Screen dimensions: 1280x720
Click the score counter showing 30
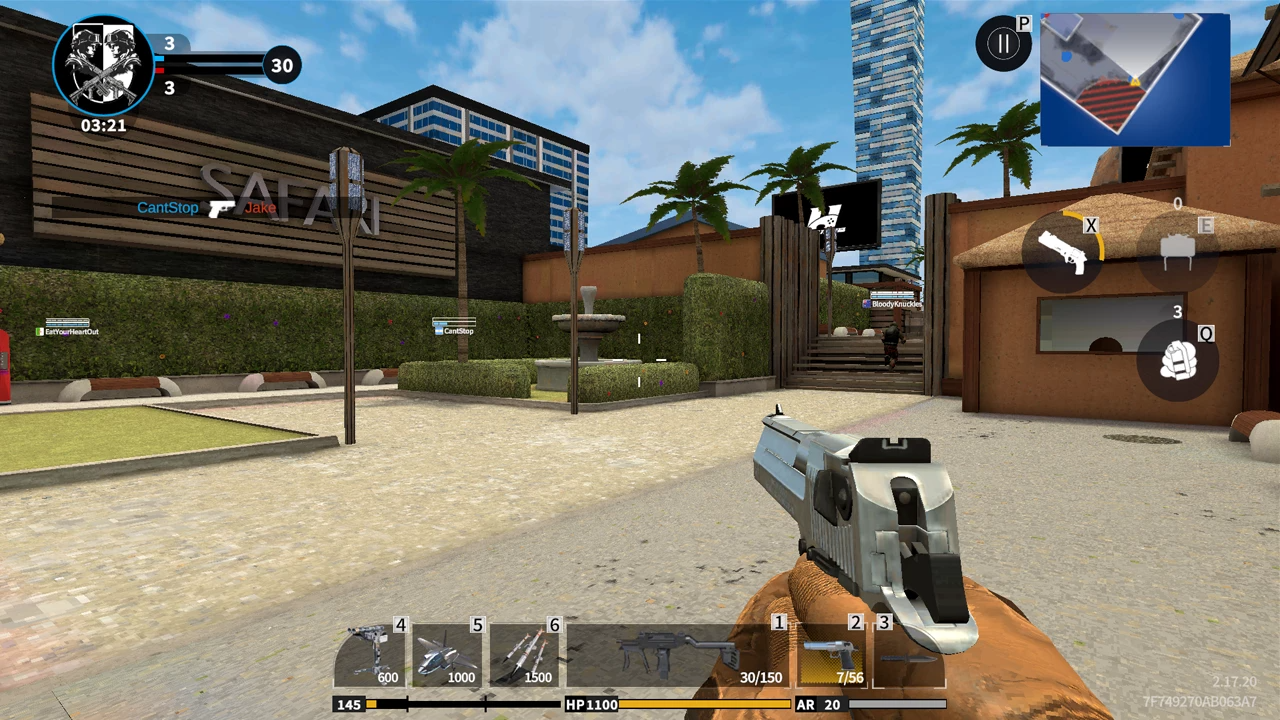[x=281, y=65]
